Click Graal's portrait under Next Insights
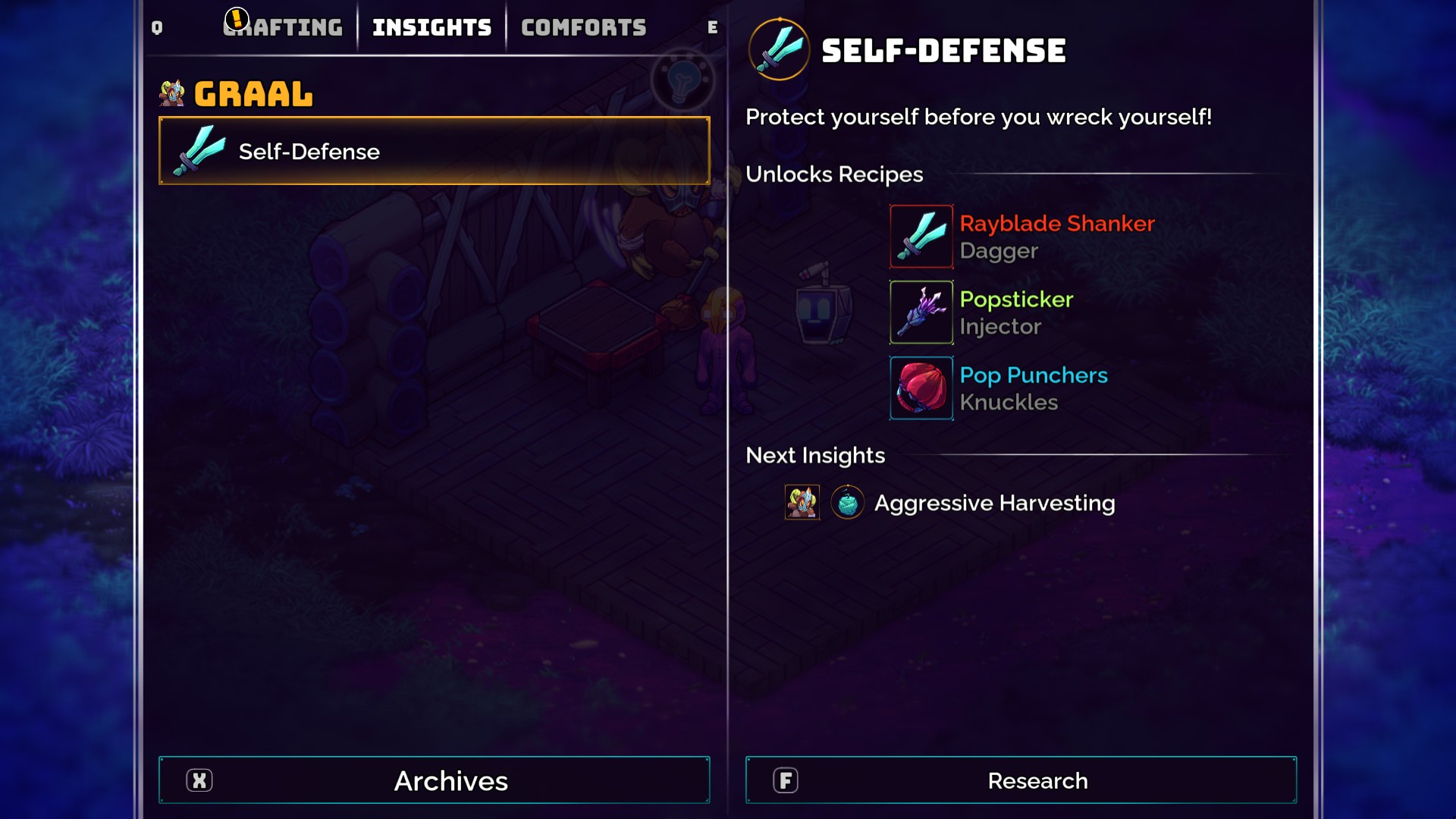The width and height of the screenshot is (1456, 819). tap(802, 502)
